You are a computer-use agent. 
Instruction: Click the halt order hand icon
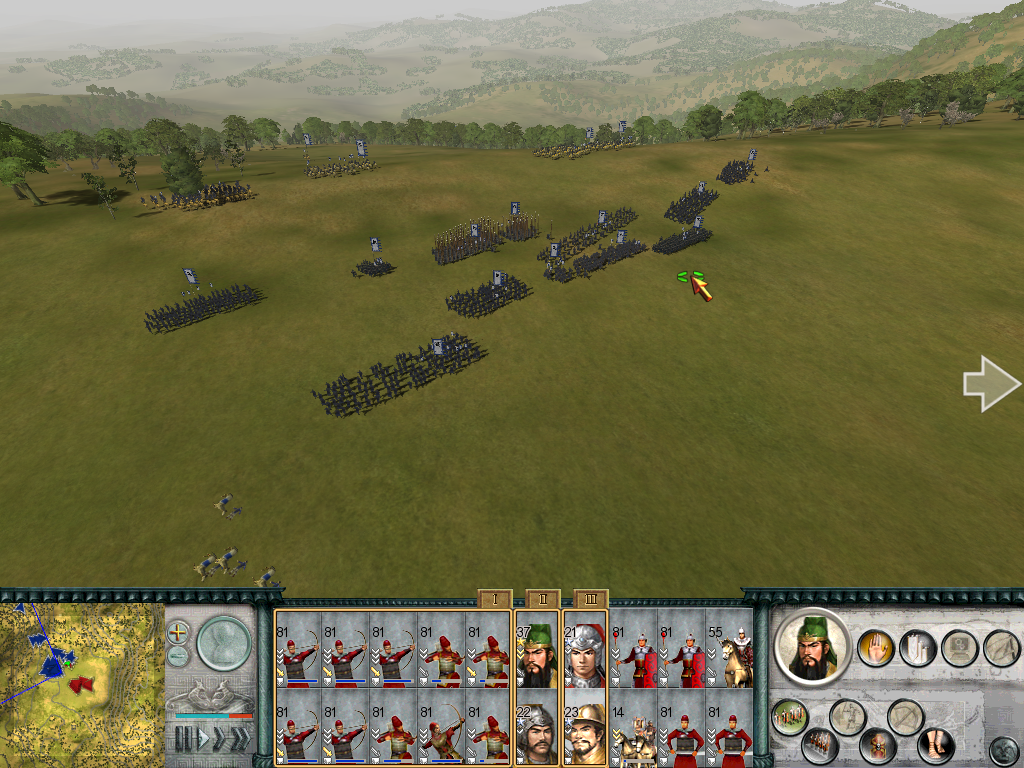[x=876, y=648]
